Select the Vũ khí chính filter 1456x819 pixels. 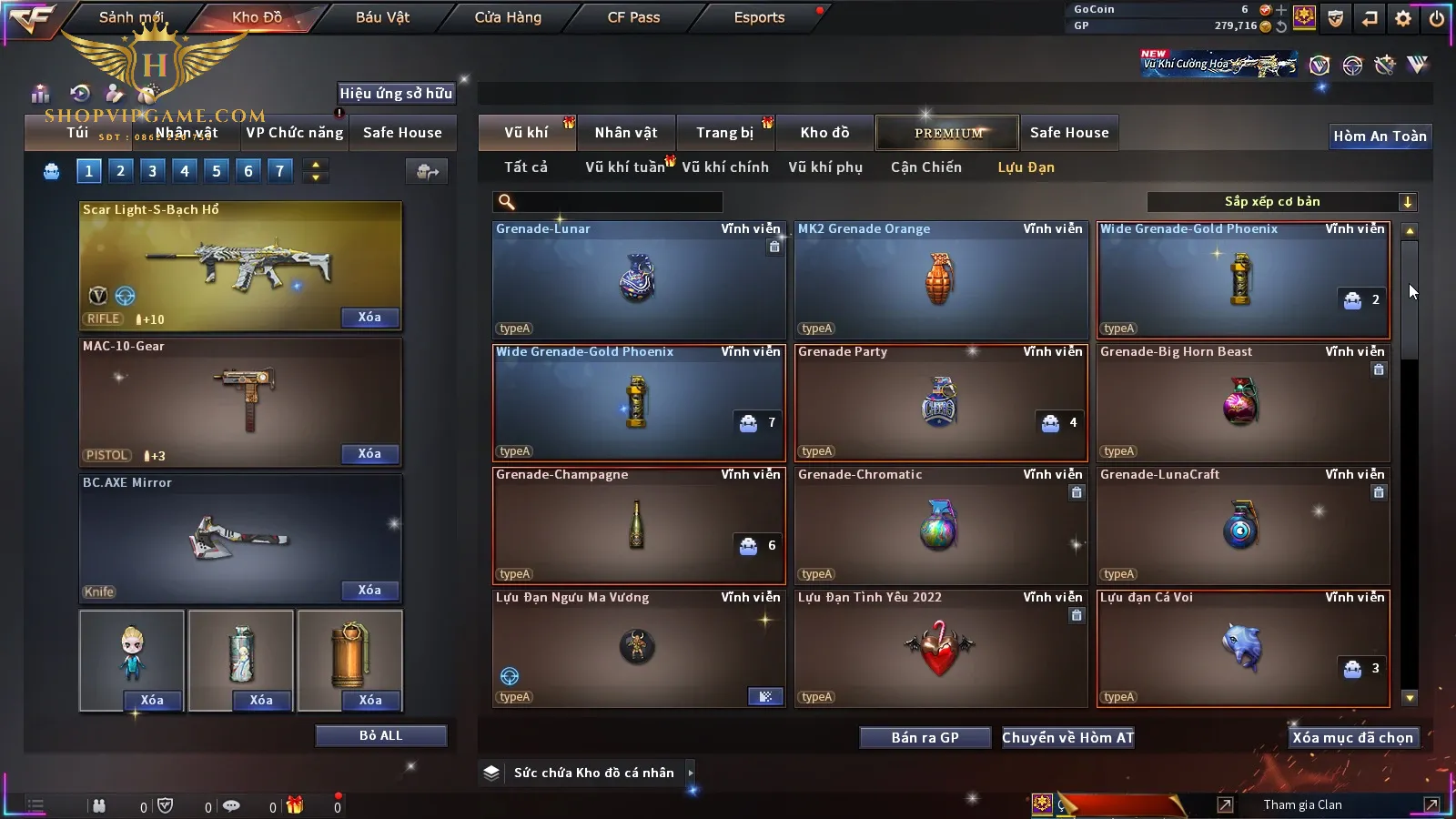(724, 167)
